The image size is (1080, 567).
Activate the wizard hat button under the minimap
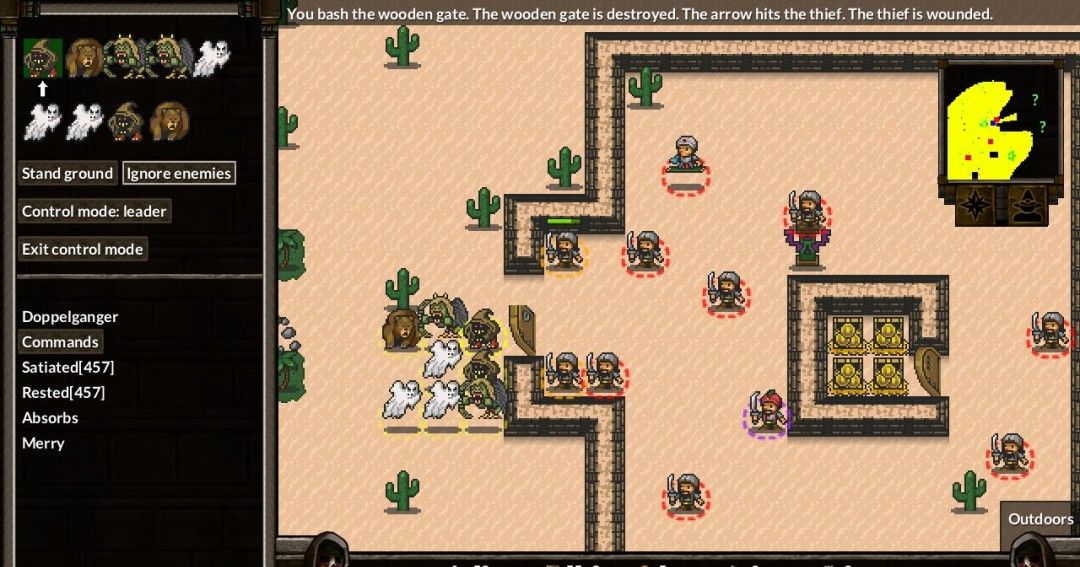point(1027,204)
